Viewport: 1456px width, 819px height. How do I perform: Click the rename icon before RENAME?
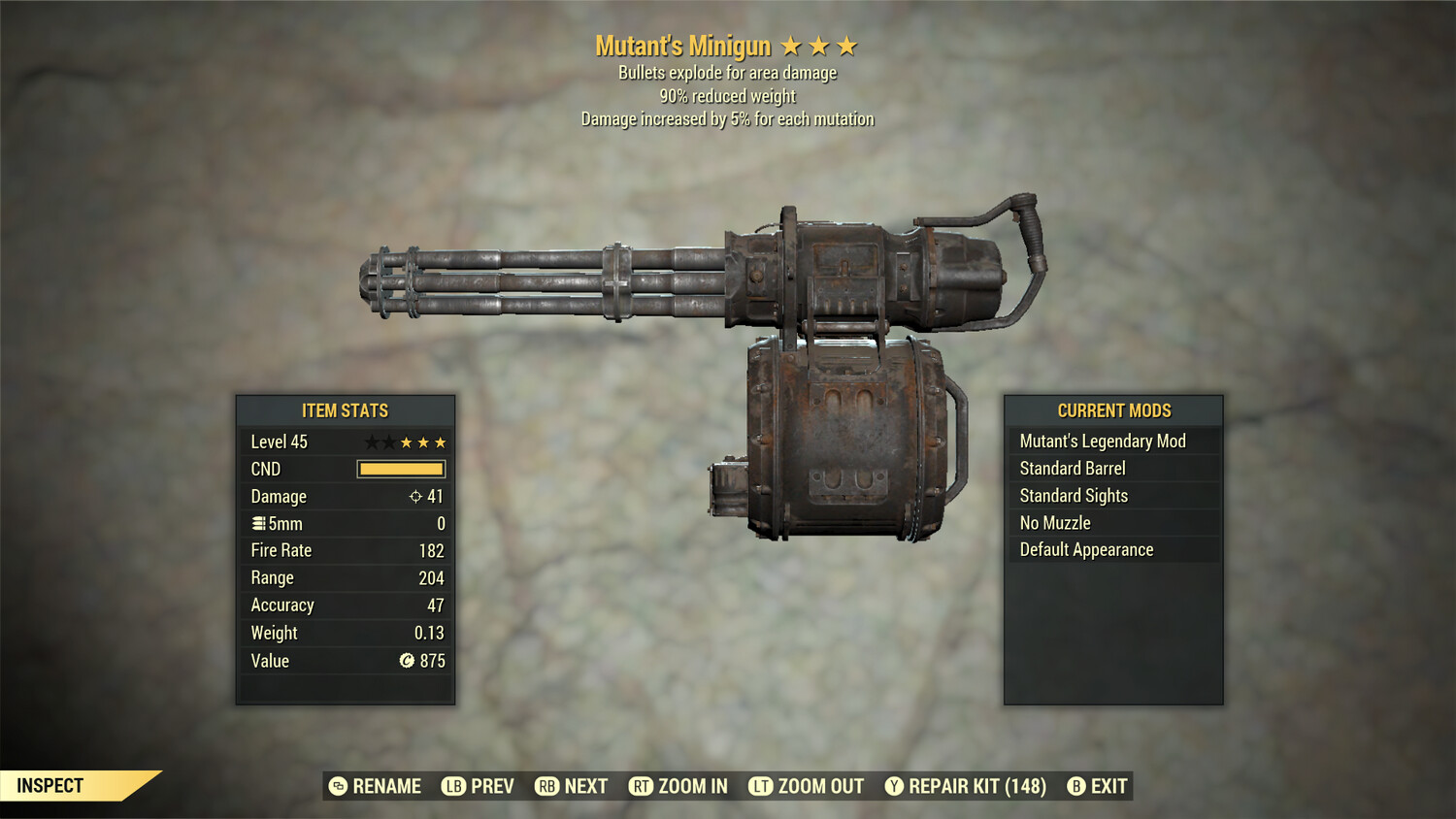click(x=337, y=786)
